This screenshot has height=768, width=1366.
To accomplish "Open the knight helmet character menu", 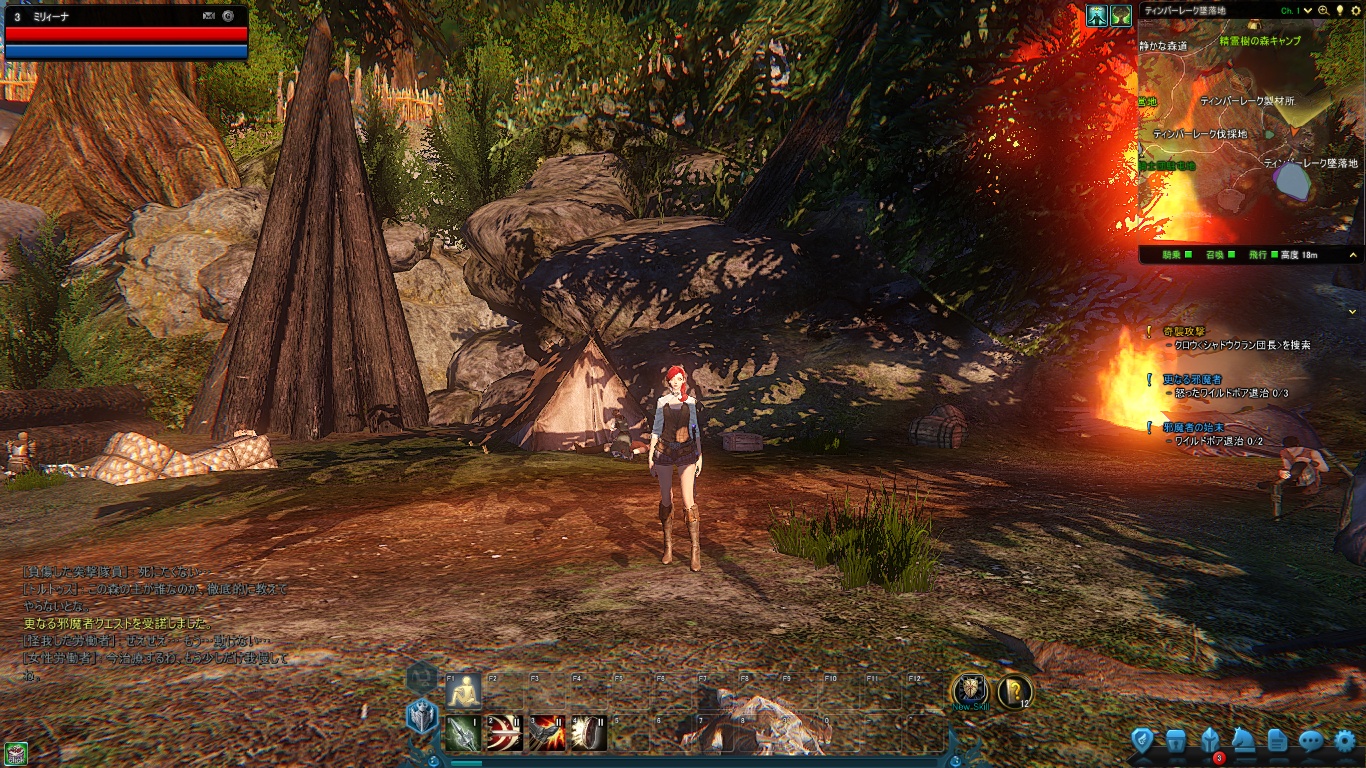I will pyautogui.click(x=1210, y=741).
